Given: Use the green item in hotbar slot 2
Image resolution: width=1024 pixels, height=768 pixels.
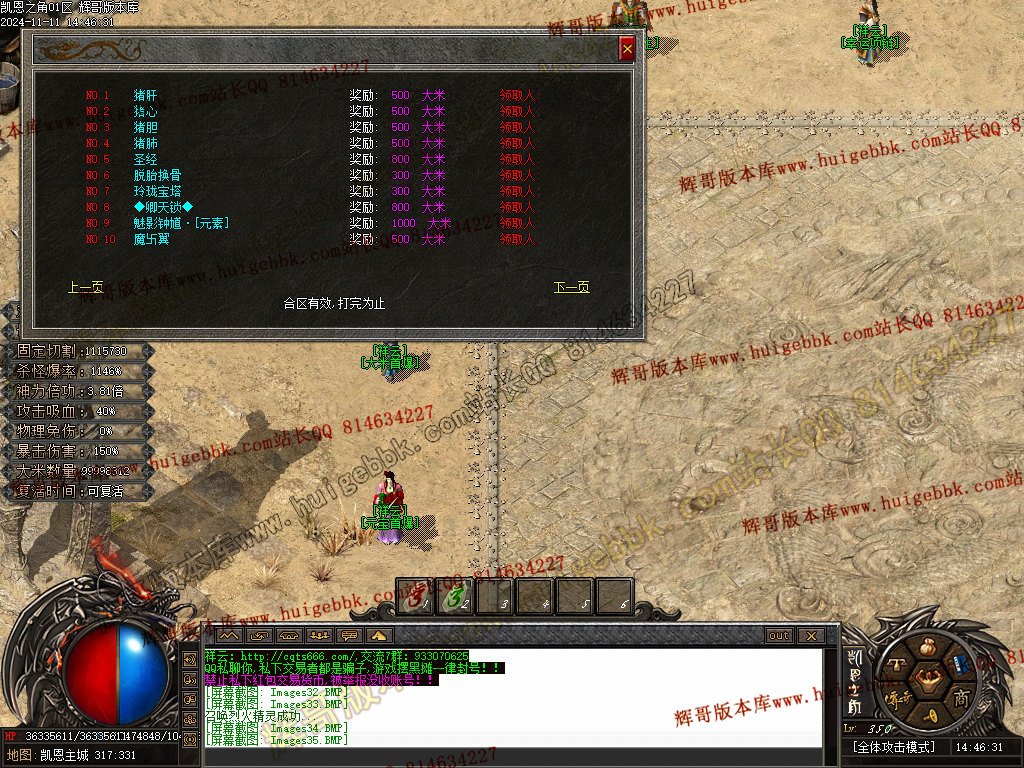Looking at the screenshot, I should pos(455,597).
